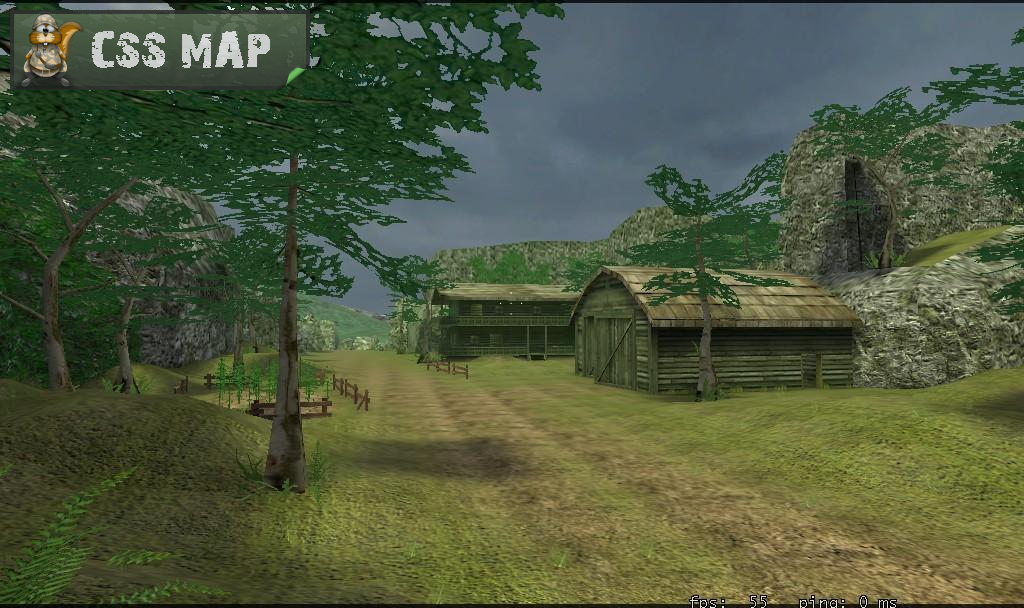1024x608 pixels.
Task: Click the CSS MAP logo banner
Action: click(x=160, y=50)
